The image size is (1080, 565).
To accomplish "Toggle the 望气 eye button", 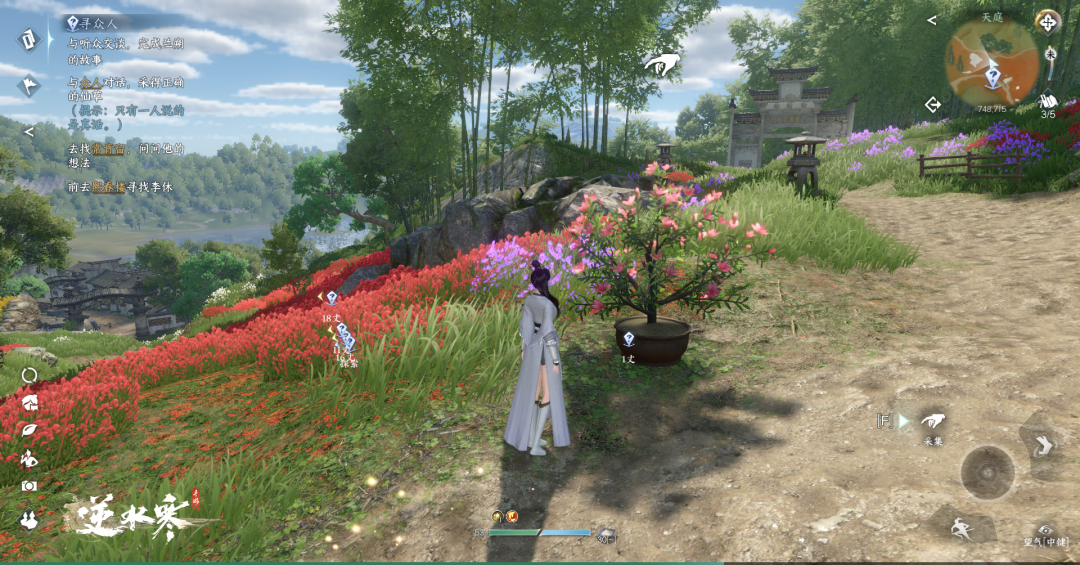I will 1046,531.
